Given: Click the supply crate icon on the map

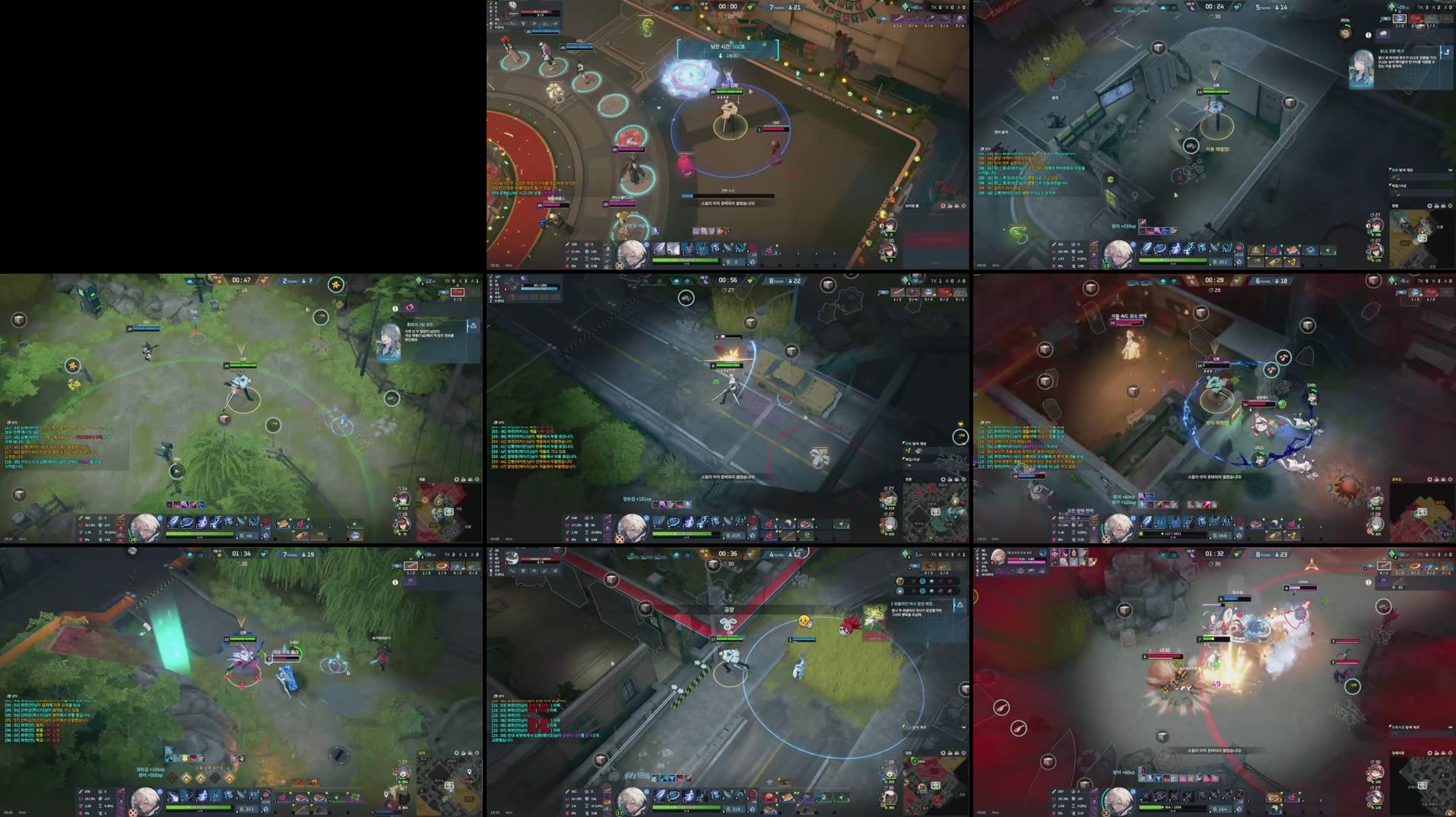Looking at the screenshot, I should [x=1159, y=48].
